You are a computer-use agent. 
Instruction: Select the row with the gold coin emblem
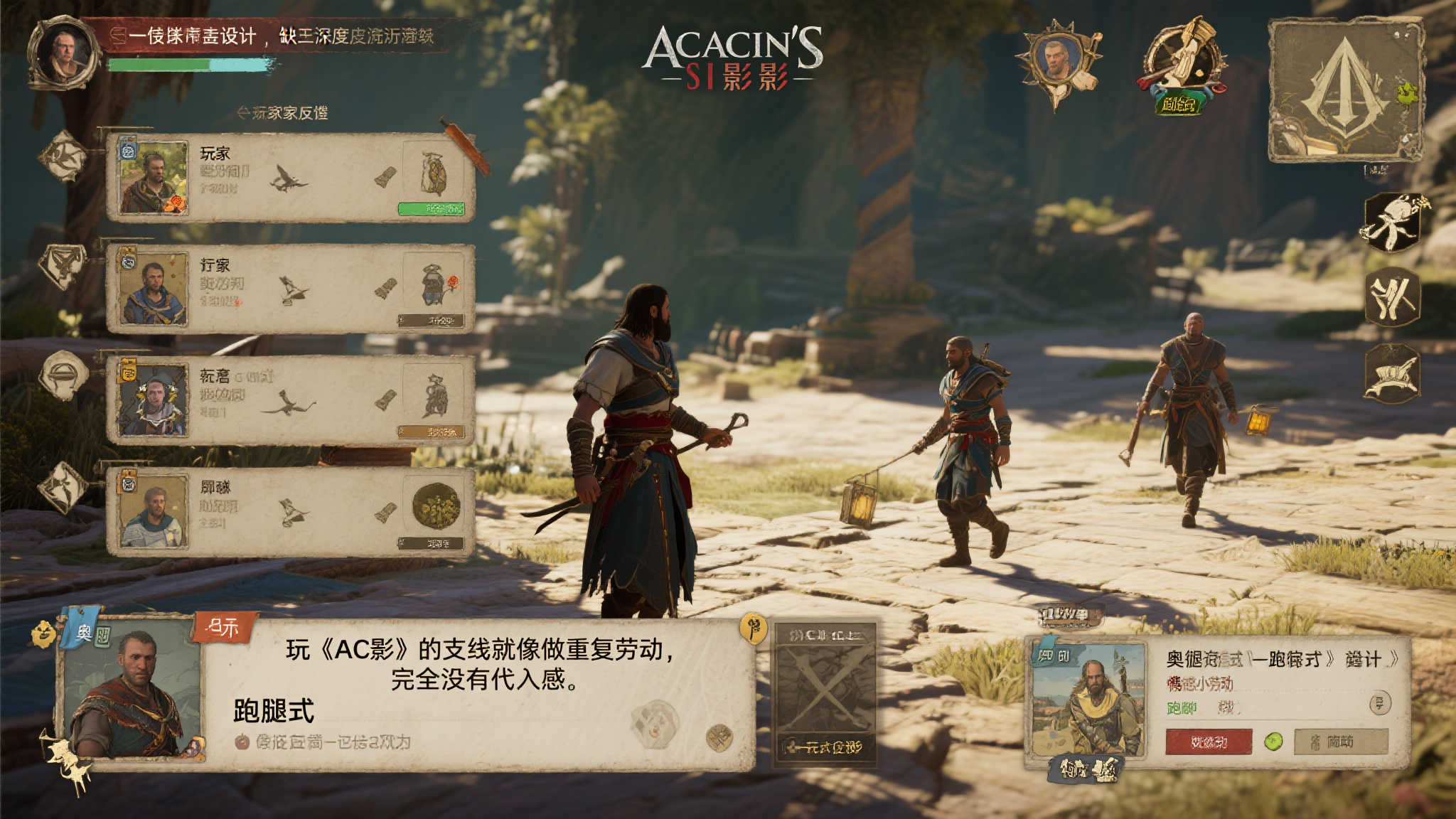tap(290, 511)
